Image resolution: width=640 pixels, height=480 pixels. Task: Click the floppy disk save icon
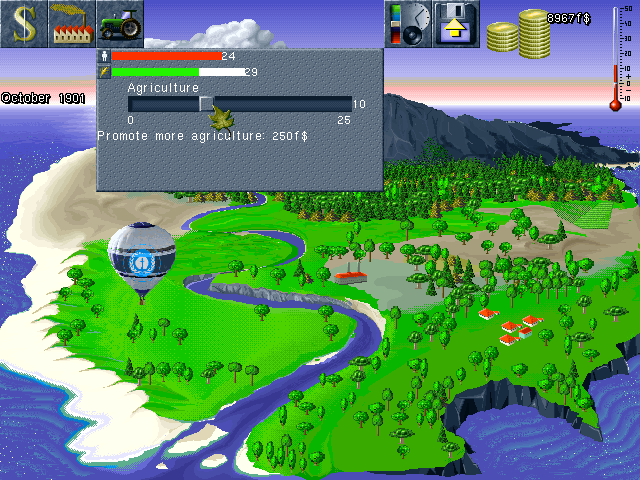456,24
